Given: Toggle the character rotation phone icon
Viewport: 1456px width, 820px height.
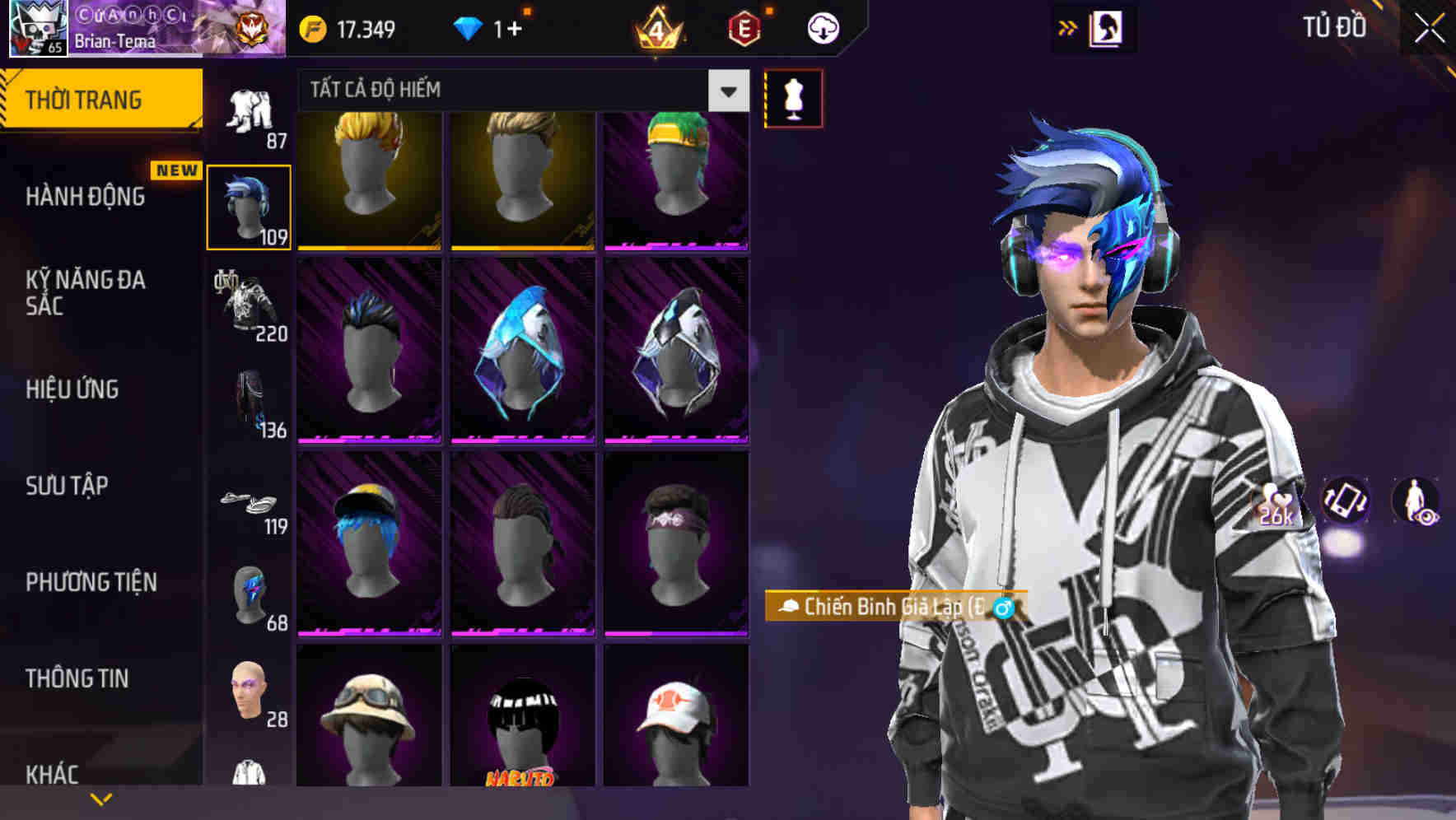Looking at the screenshot, I should [x=1346, y=503].
